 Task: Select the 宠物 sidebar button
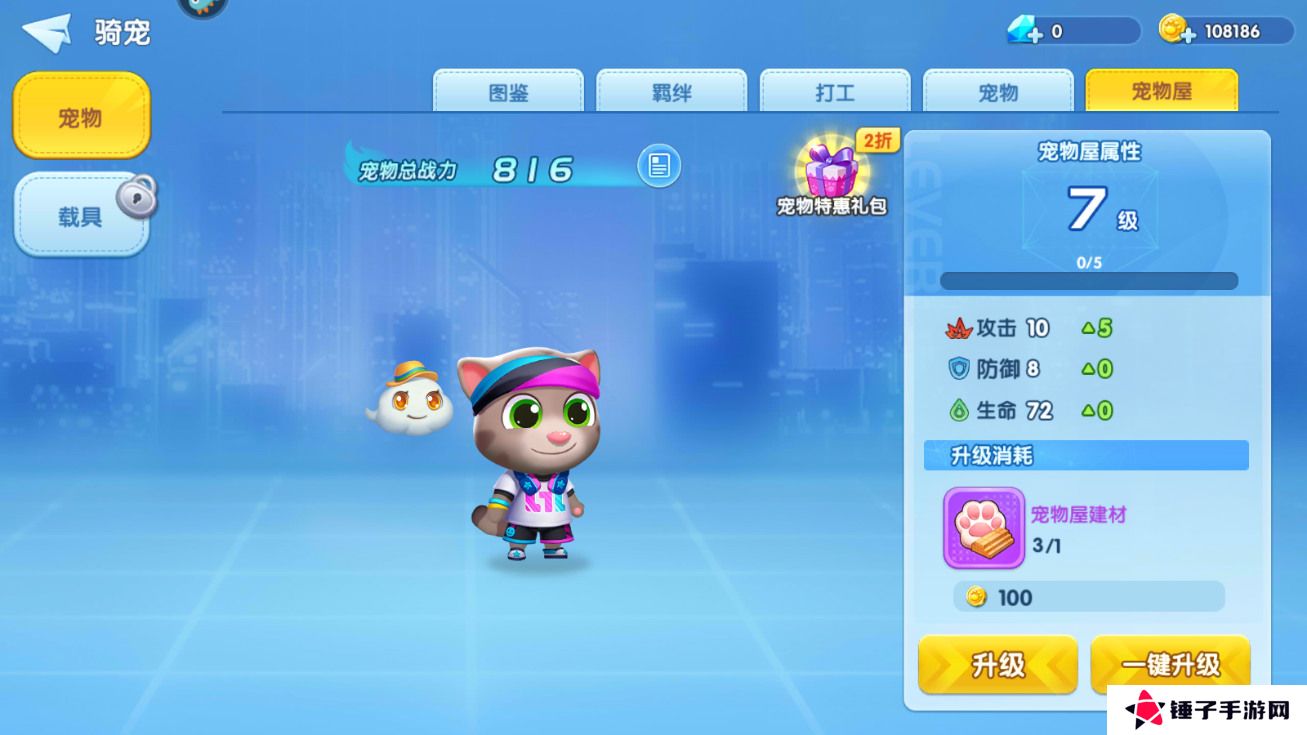[x=80, y=115]
